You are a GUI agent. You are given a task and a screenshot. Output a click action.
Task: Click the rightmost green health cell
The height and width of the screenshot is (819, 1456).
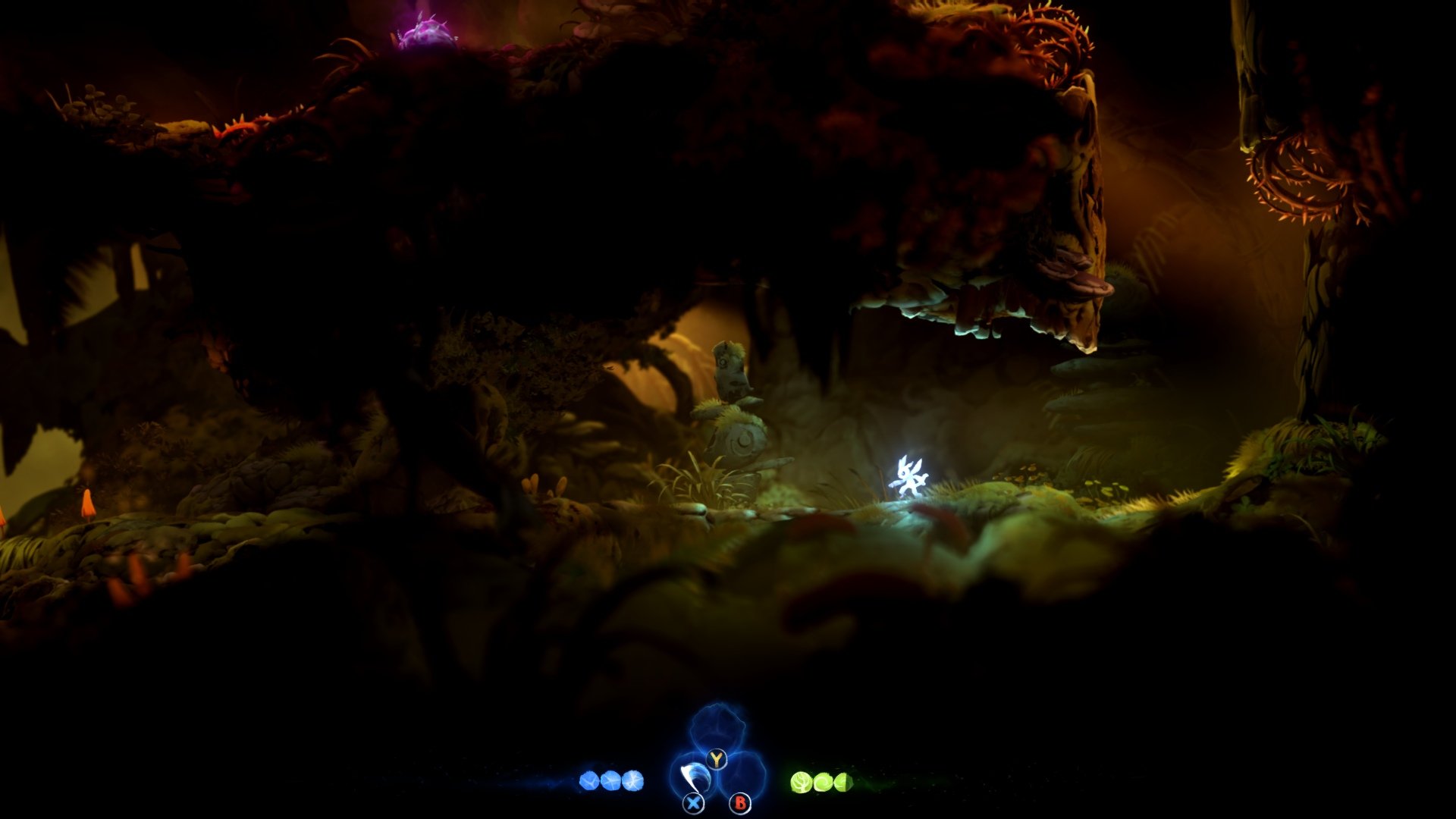842,782
